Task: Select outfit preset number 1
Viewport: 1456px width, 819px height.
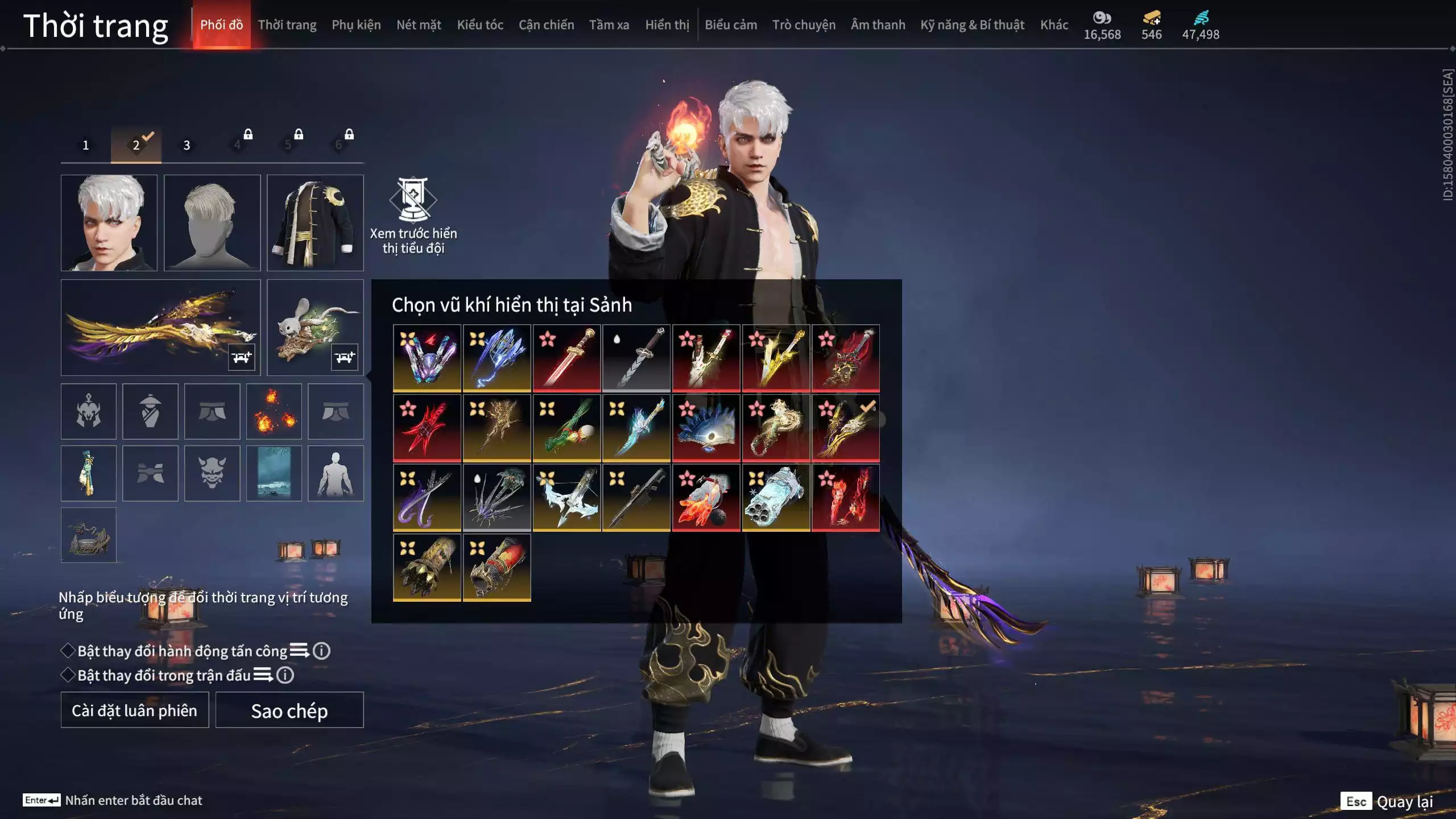Action: [86, 145]
